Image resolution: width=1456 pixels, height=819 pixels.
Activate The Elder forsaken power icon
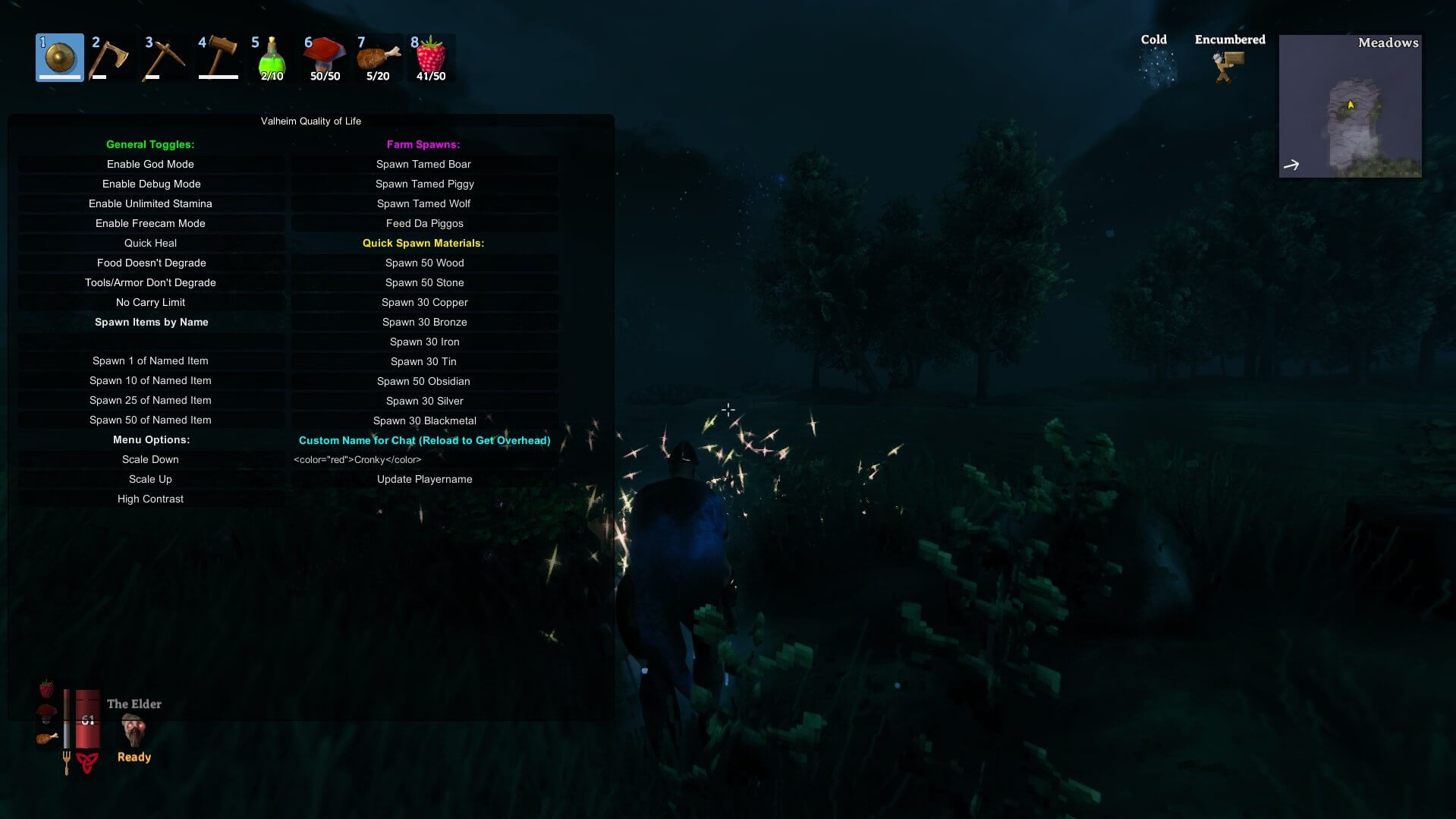point(134,730)
